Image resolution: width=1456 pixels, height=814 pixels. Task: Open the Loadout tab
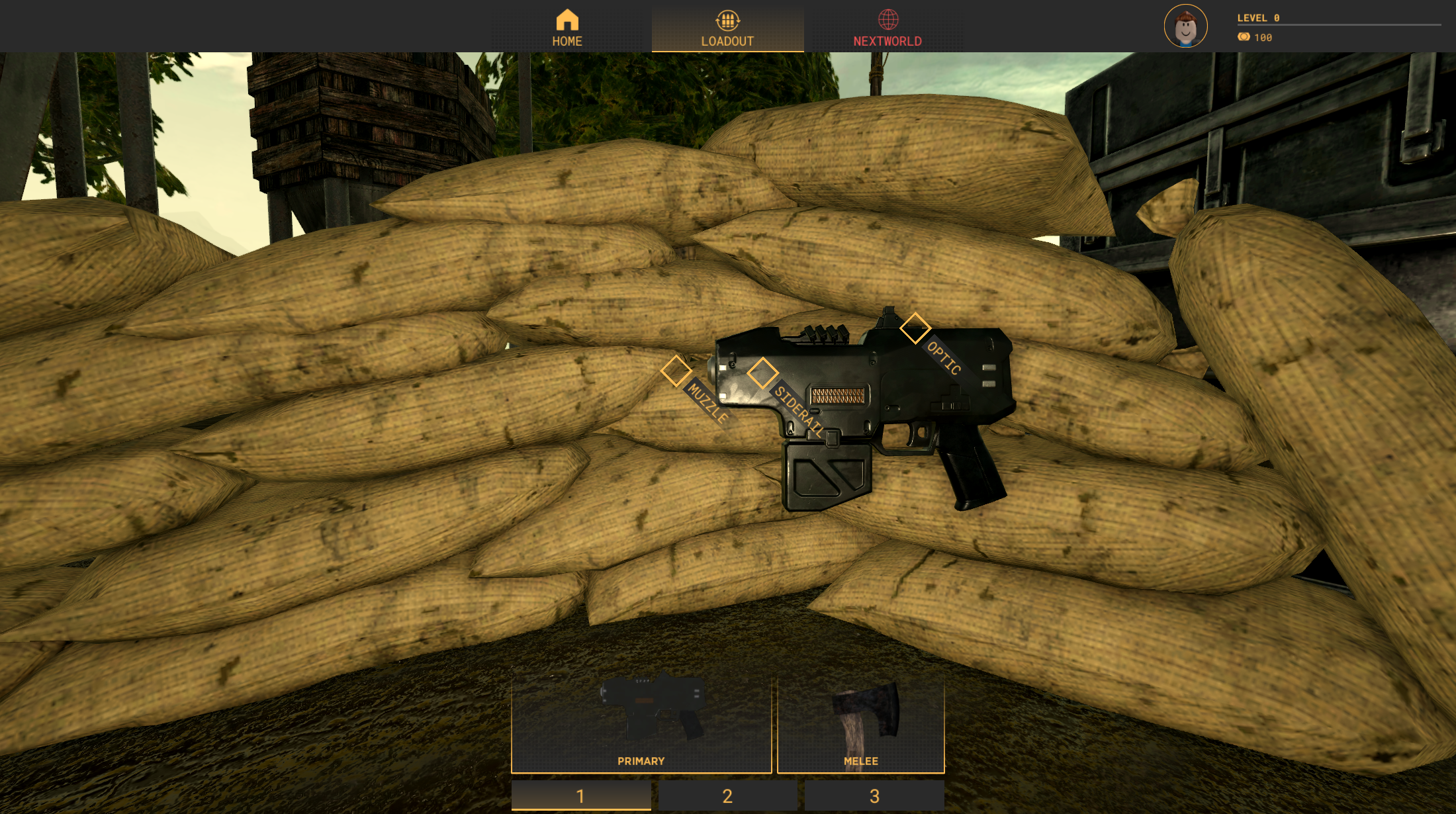(x=727, y=28)
